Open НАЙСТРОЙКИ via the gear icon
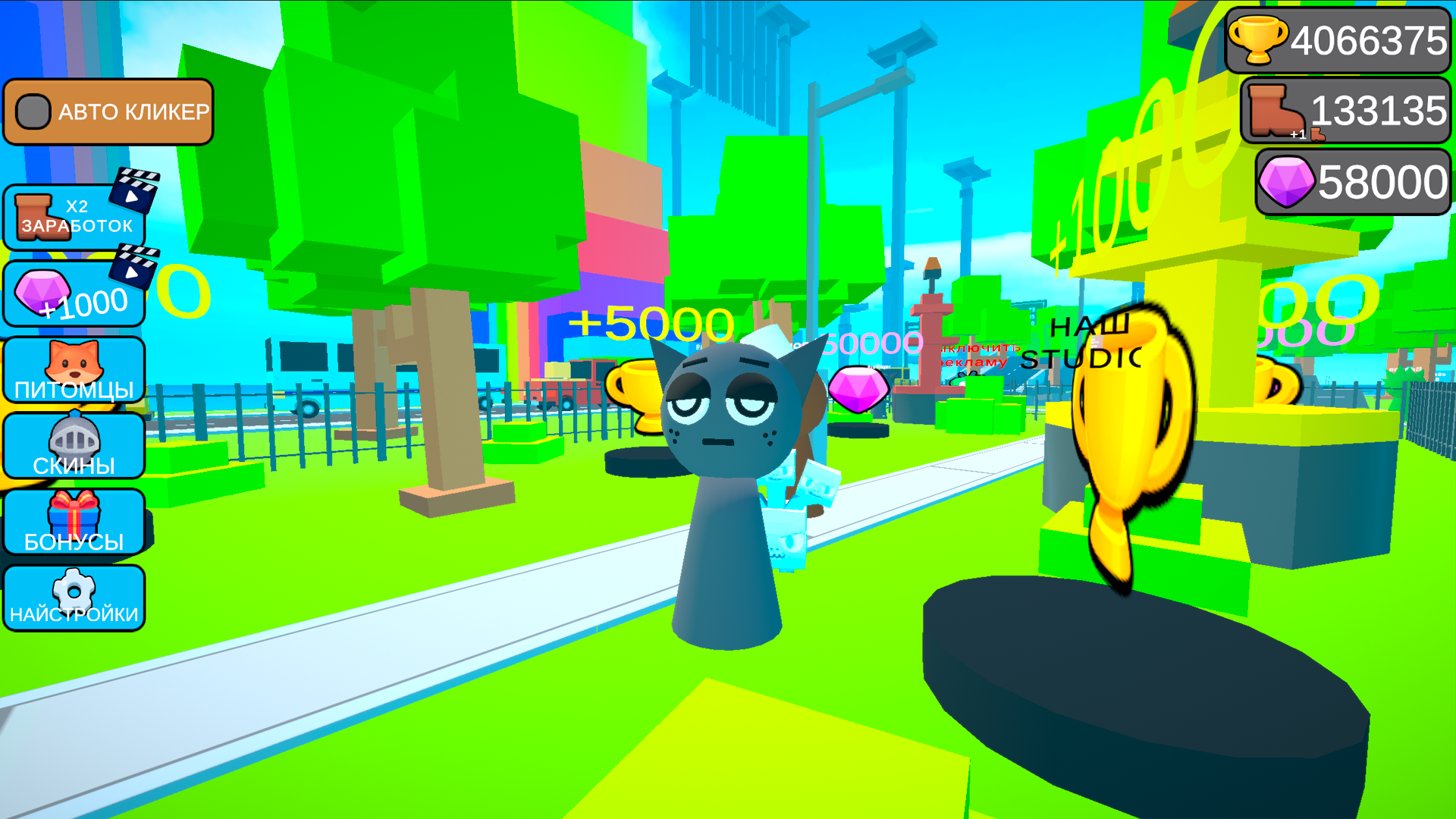The height and width of the screenshot is (819, 1456). click(72, 584)
